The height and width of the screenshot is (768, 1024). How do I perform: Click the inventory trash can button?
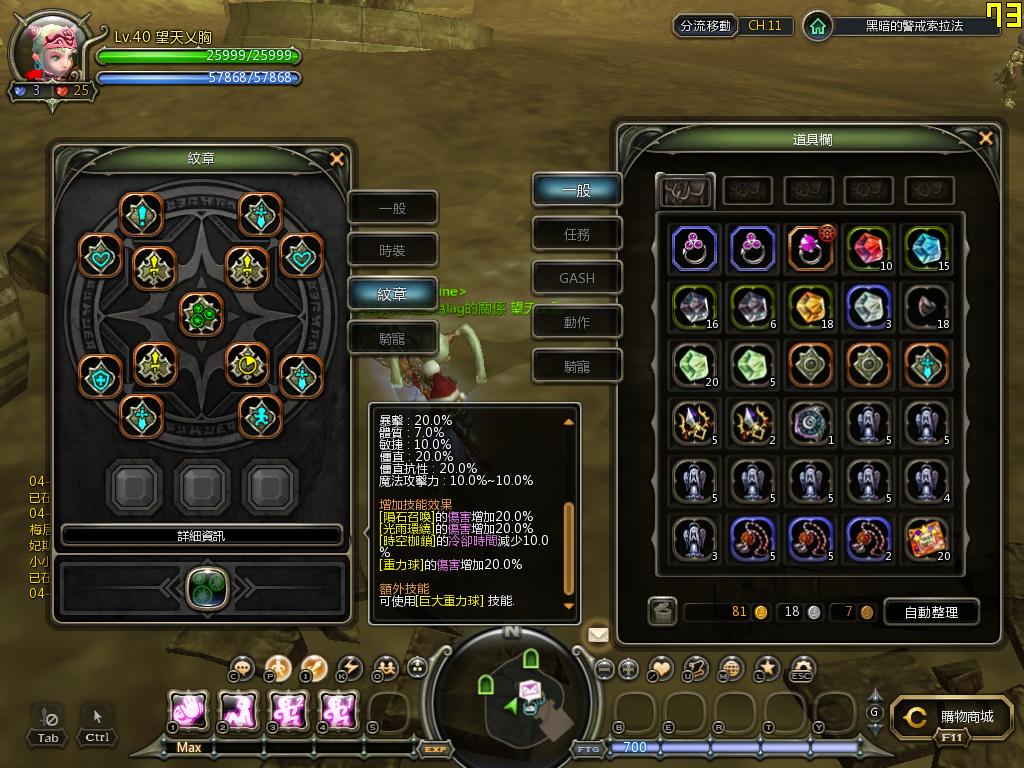tap(662, 612)
